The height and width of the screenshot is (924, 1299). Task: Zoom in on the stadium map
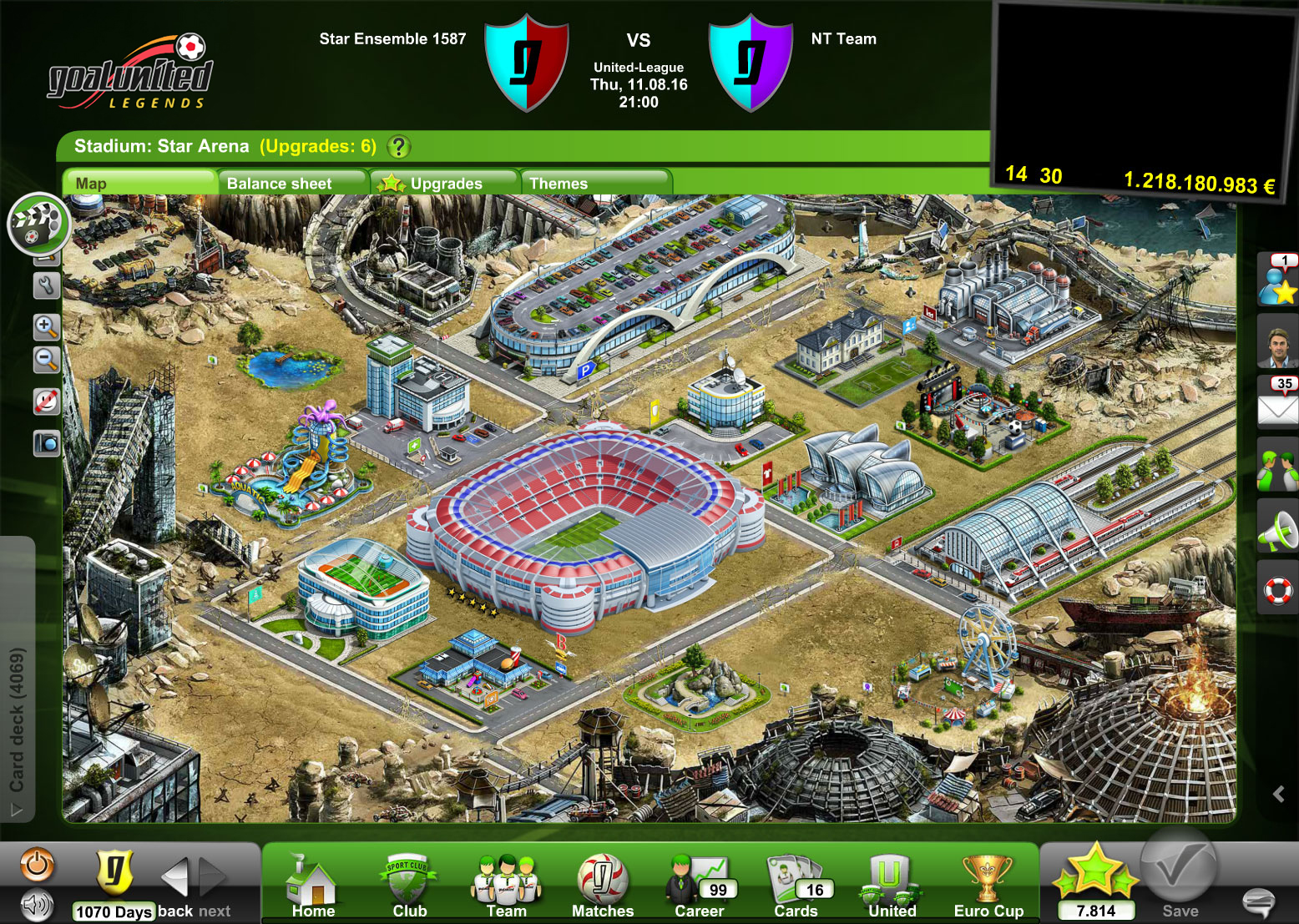pos(46,326)
